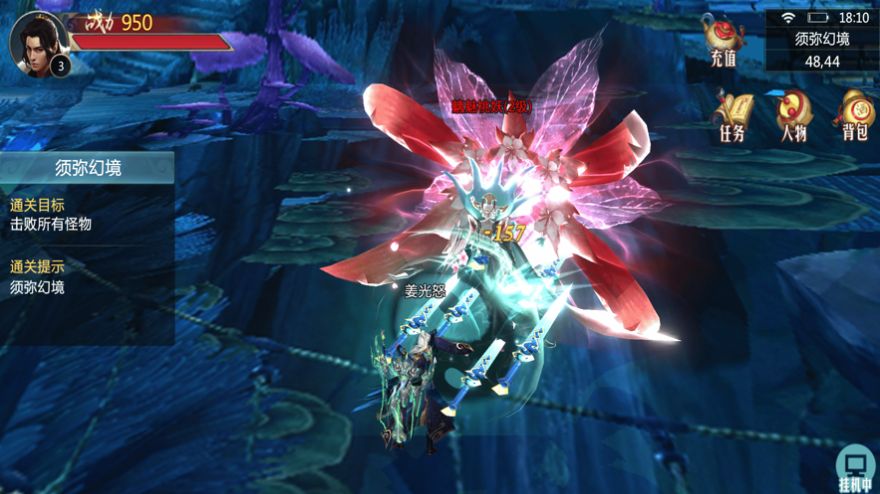Open the 须弥幻境 location map panel

pyautogui.click(x=822, y=50)
